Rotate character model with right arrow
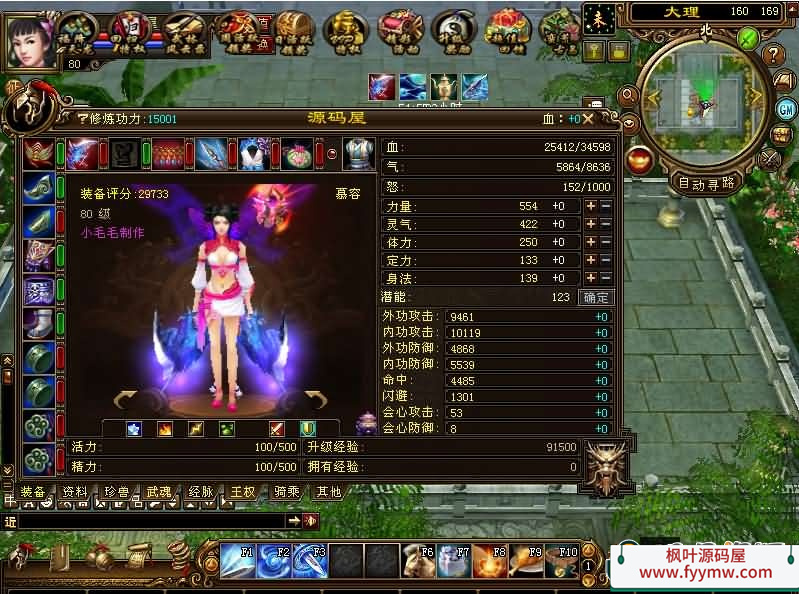The width and height of the screenshot is (799, 594). (317, 401)
